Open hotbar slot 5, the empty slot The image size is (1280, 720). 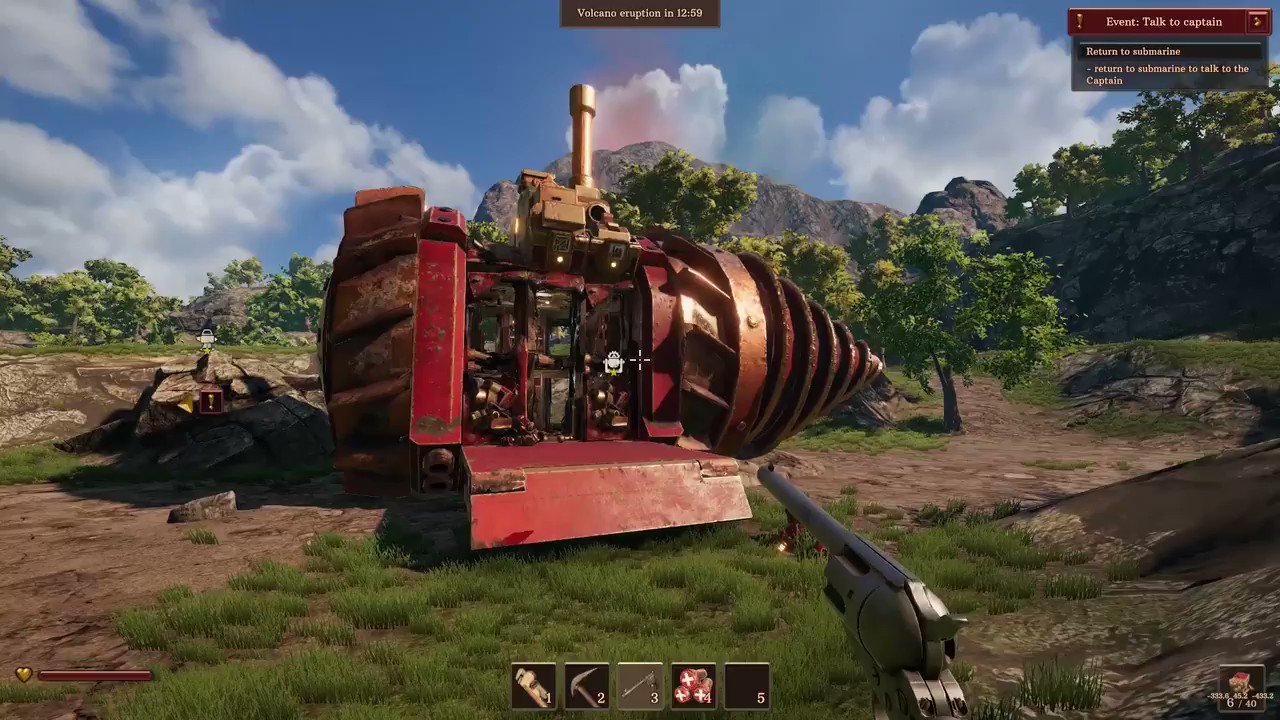pos(748,685)
